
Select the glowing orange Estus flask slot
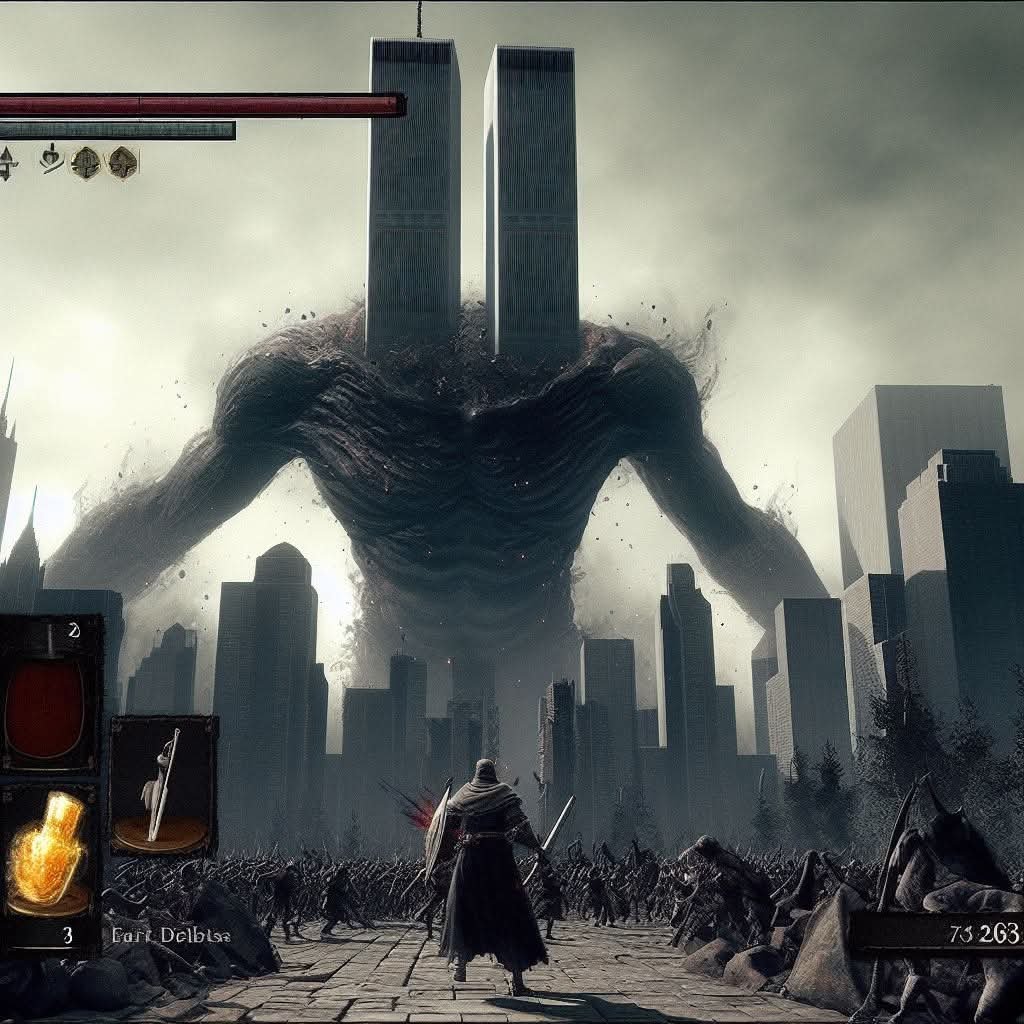point(50,852)
